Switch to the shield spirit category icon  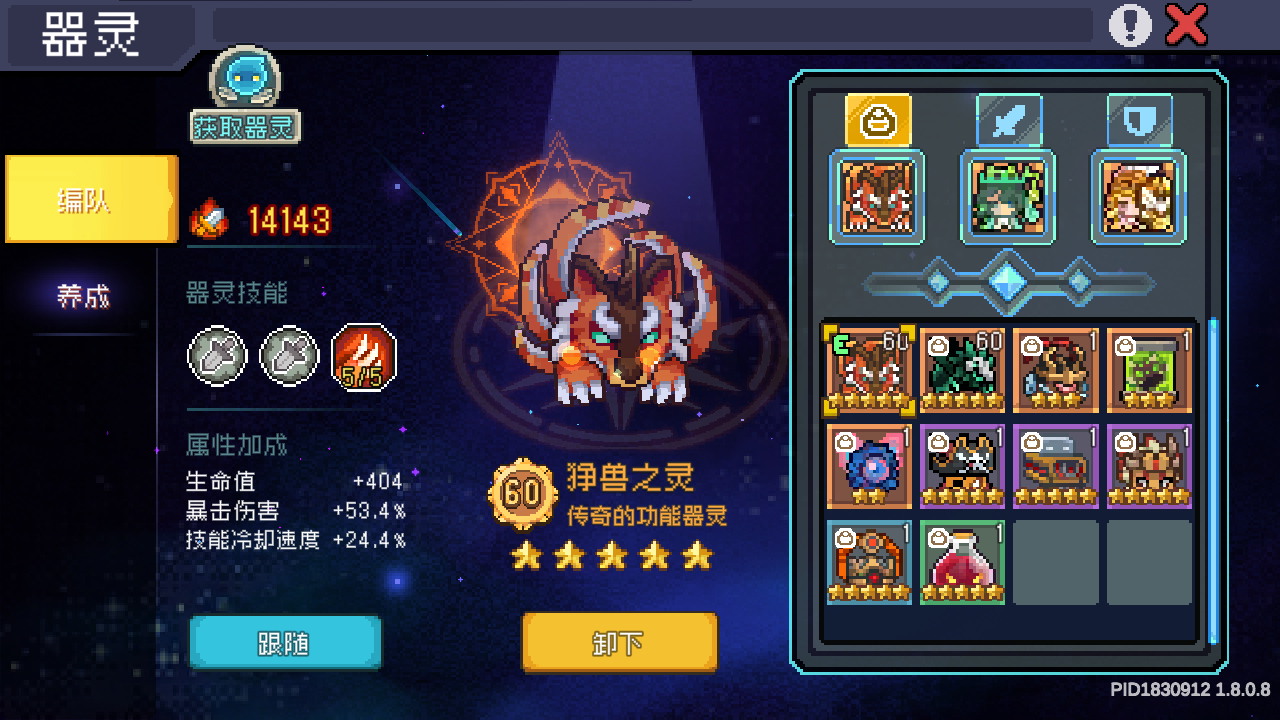(1138, 118)
